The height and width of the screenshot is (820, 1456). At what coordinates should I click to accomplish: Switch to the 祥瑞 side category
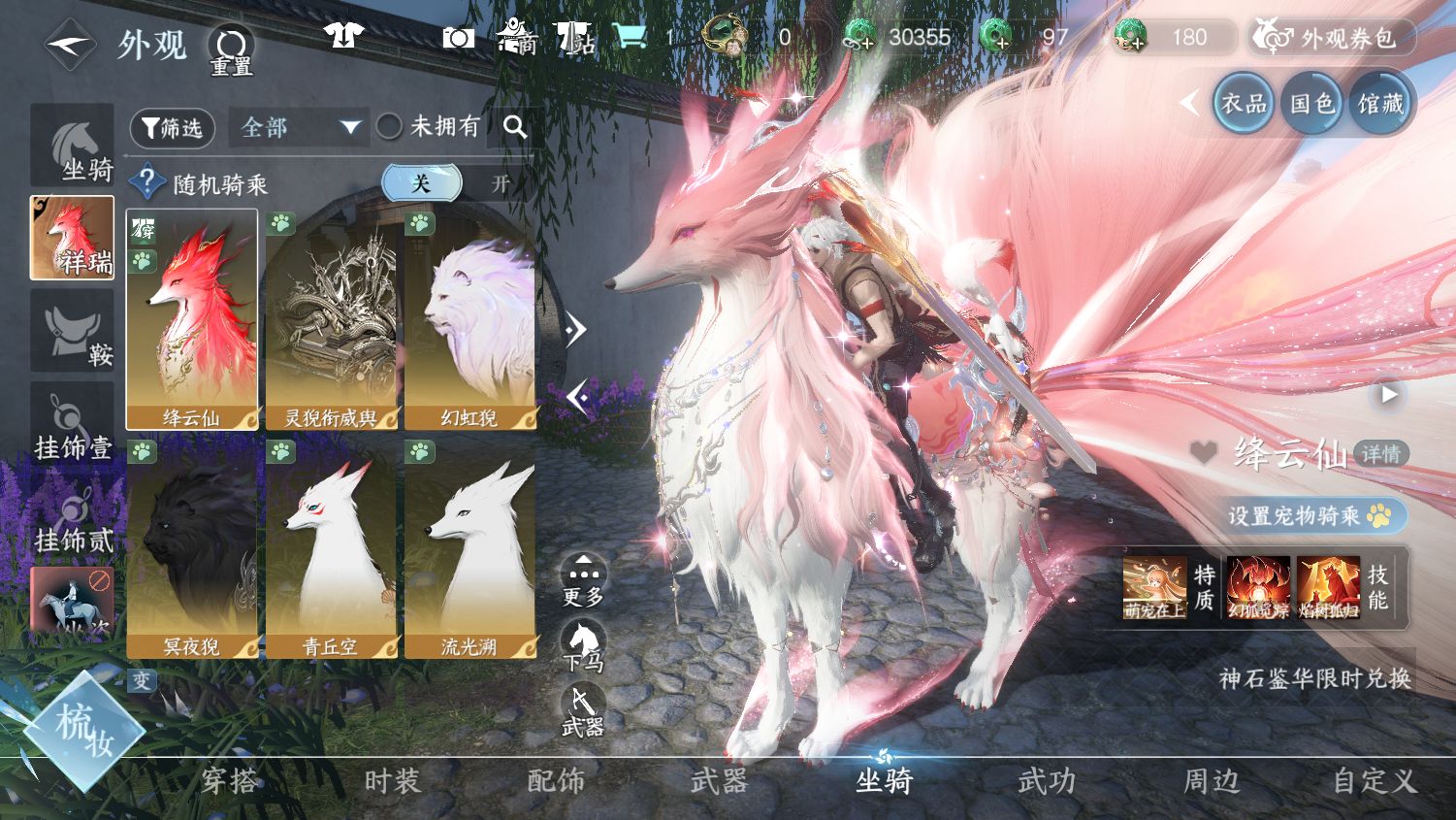[72, 238]
